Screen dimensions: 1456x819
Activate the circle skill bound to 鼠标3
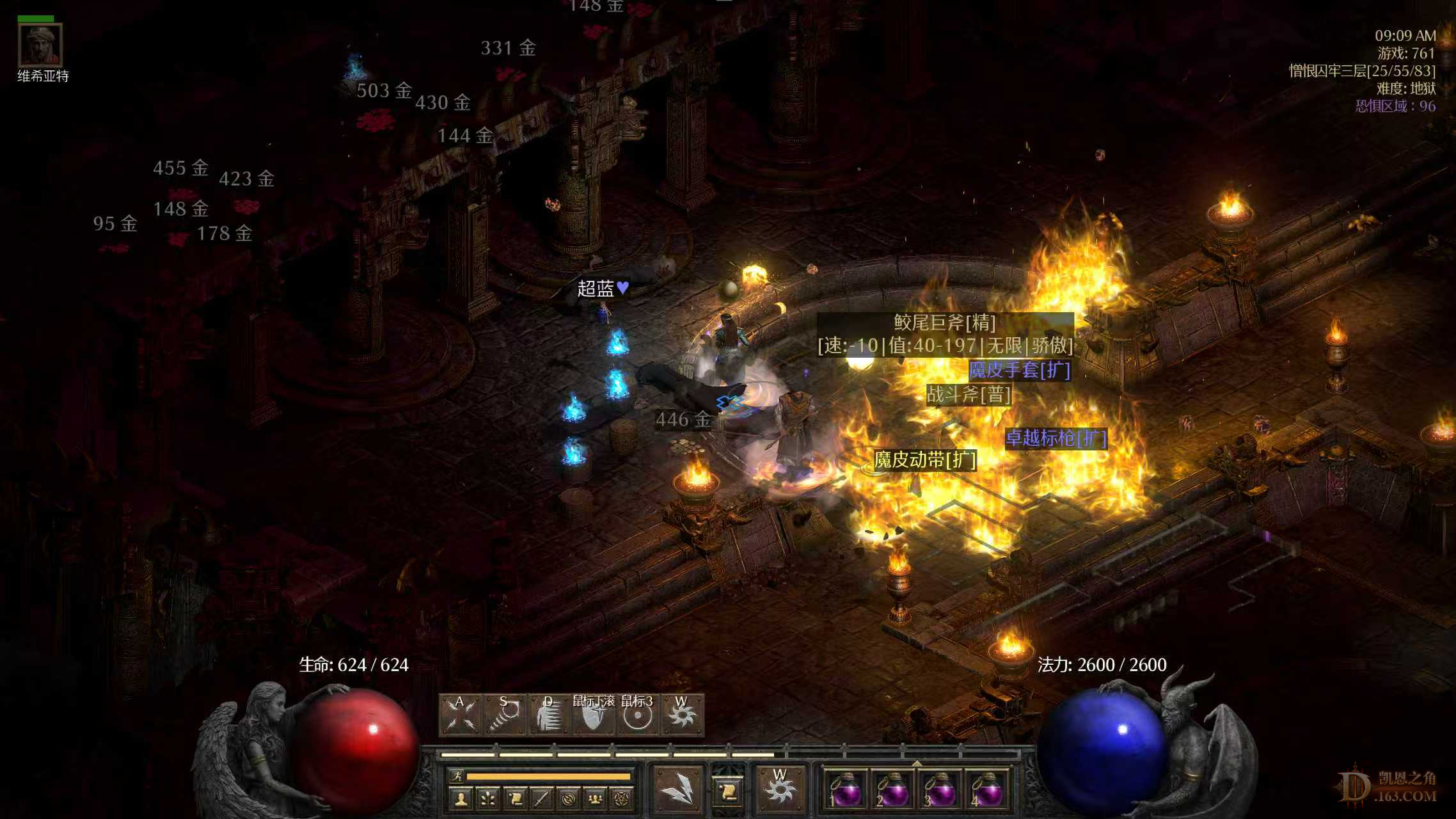click(x=637, y=715)
